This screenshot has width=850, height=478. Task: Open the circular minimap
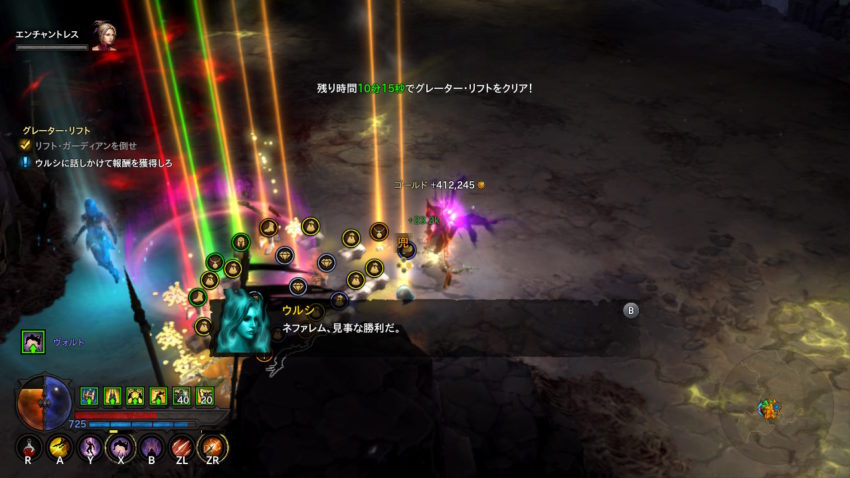point(771,405)
